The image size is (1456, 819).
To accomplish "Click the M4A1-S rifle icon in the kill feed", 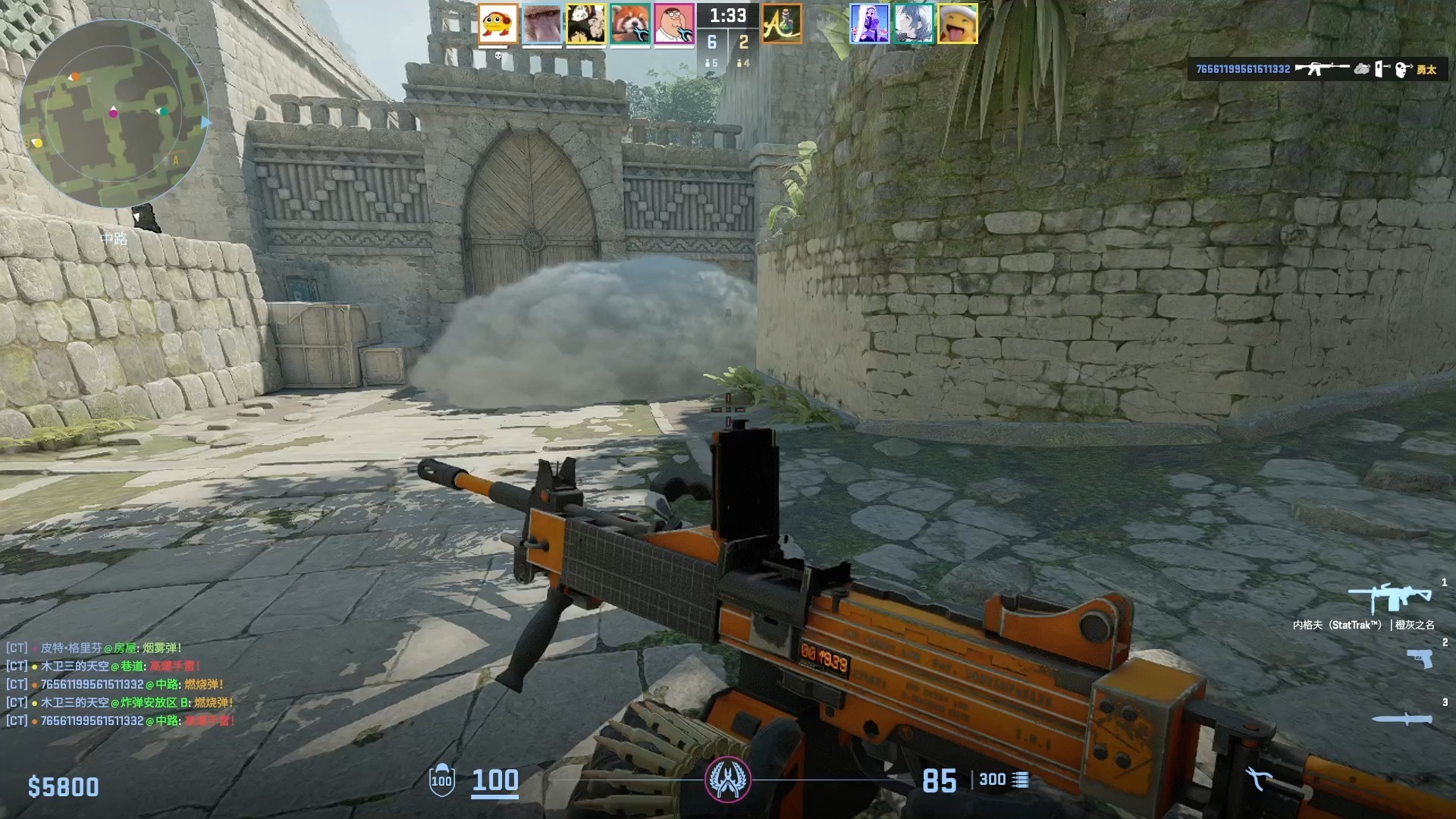I will click(1321, 68).
